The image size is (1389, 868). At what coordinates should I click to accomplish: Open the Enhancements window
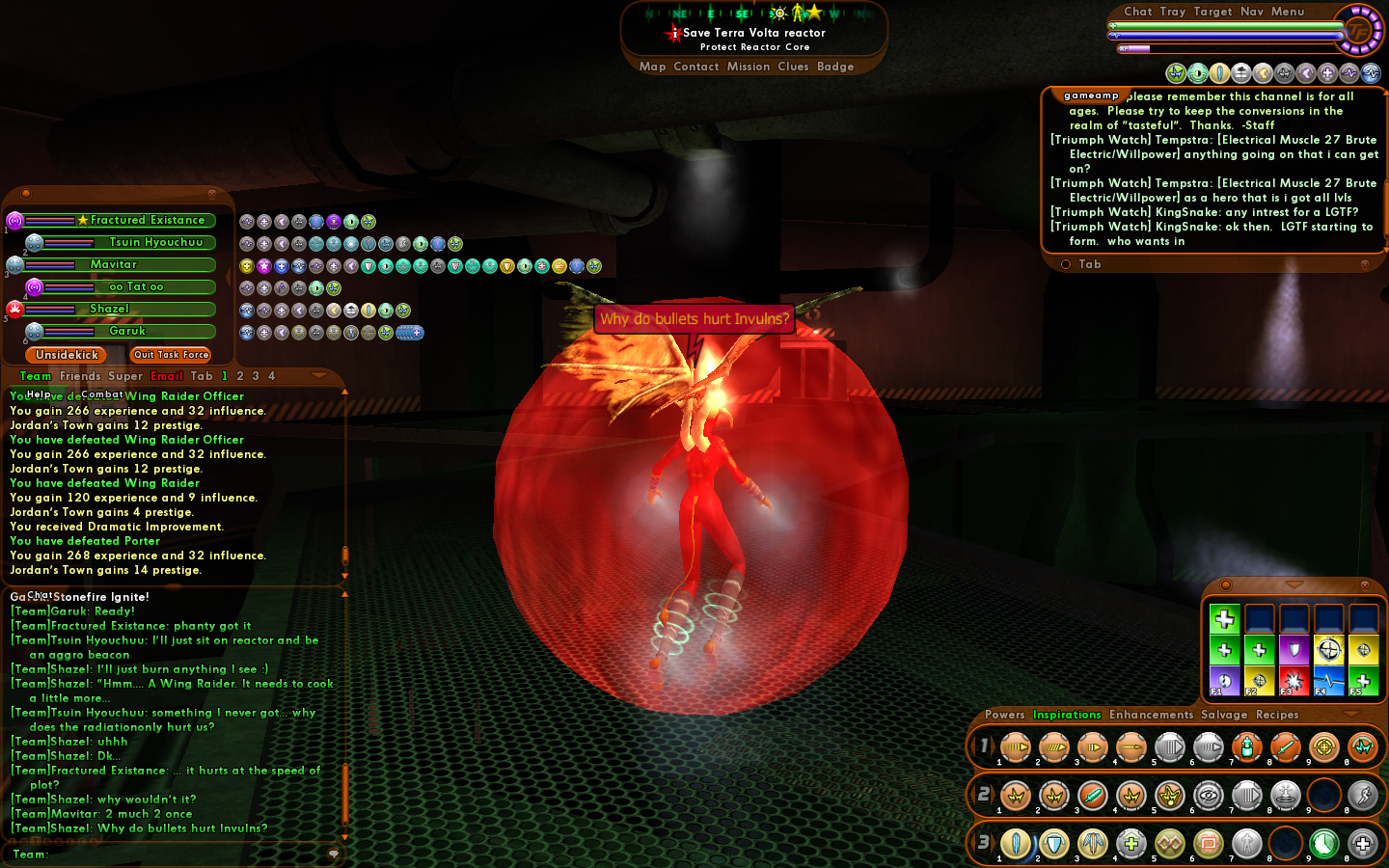click(1151, 715)
